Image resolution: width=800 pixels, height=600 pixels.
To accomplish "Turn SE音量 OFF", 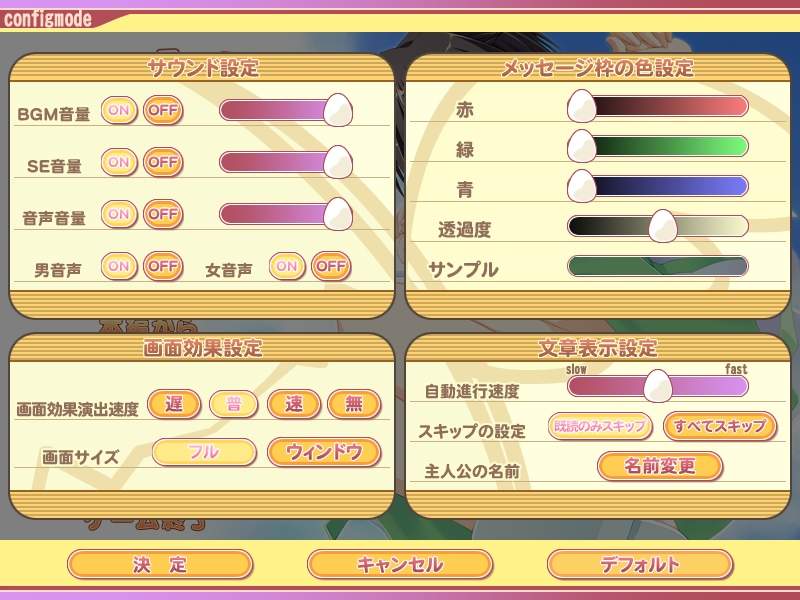I will tap(162, 161).
